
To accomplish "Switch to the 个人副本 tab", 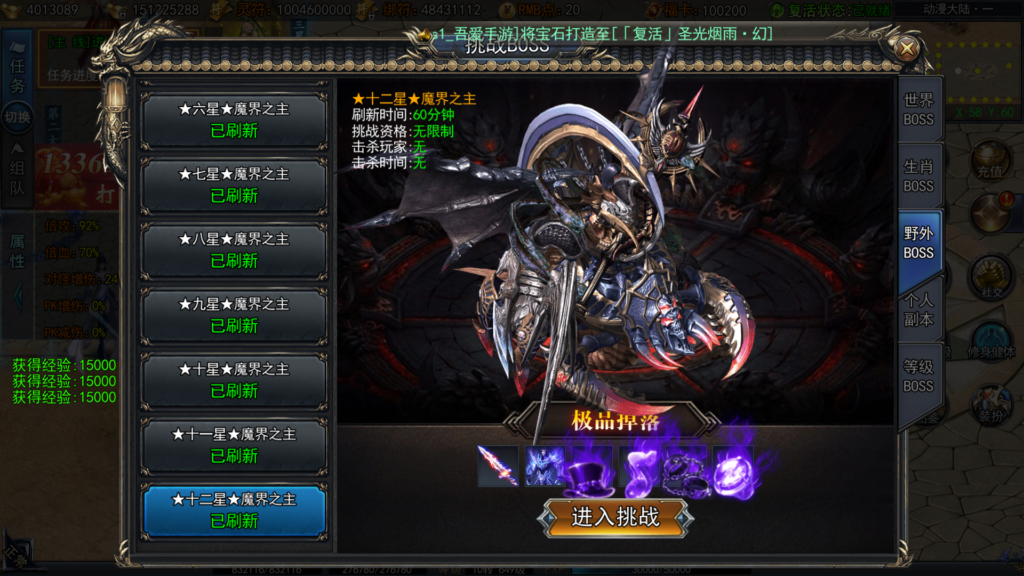I will point(918,310).
